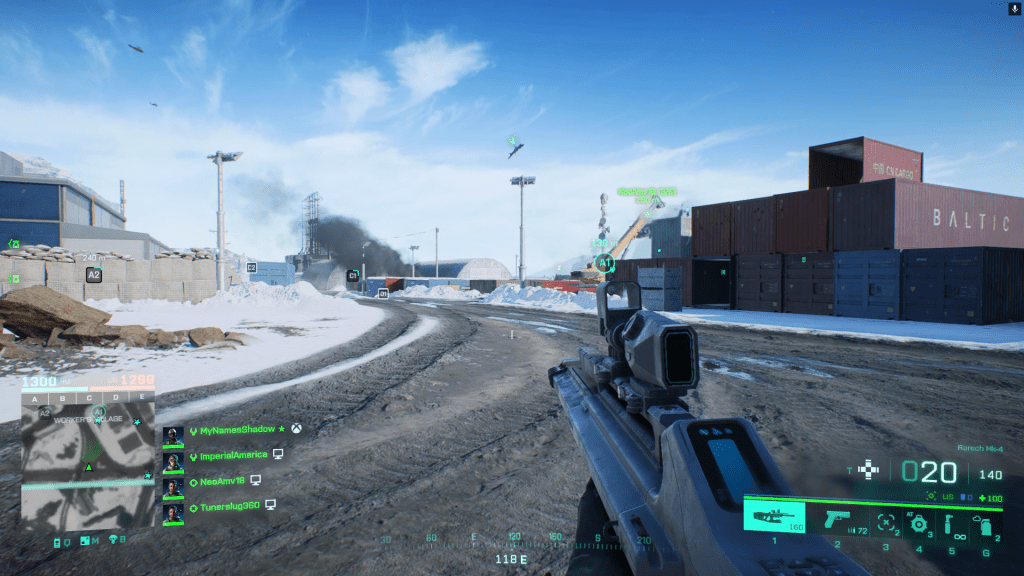The height and width of the screenshot is (576, 1024).
Task: Select sector E on the capture bar
Action: [141, 397]
